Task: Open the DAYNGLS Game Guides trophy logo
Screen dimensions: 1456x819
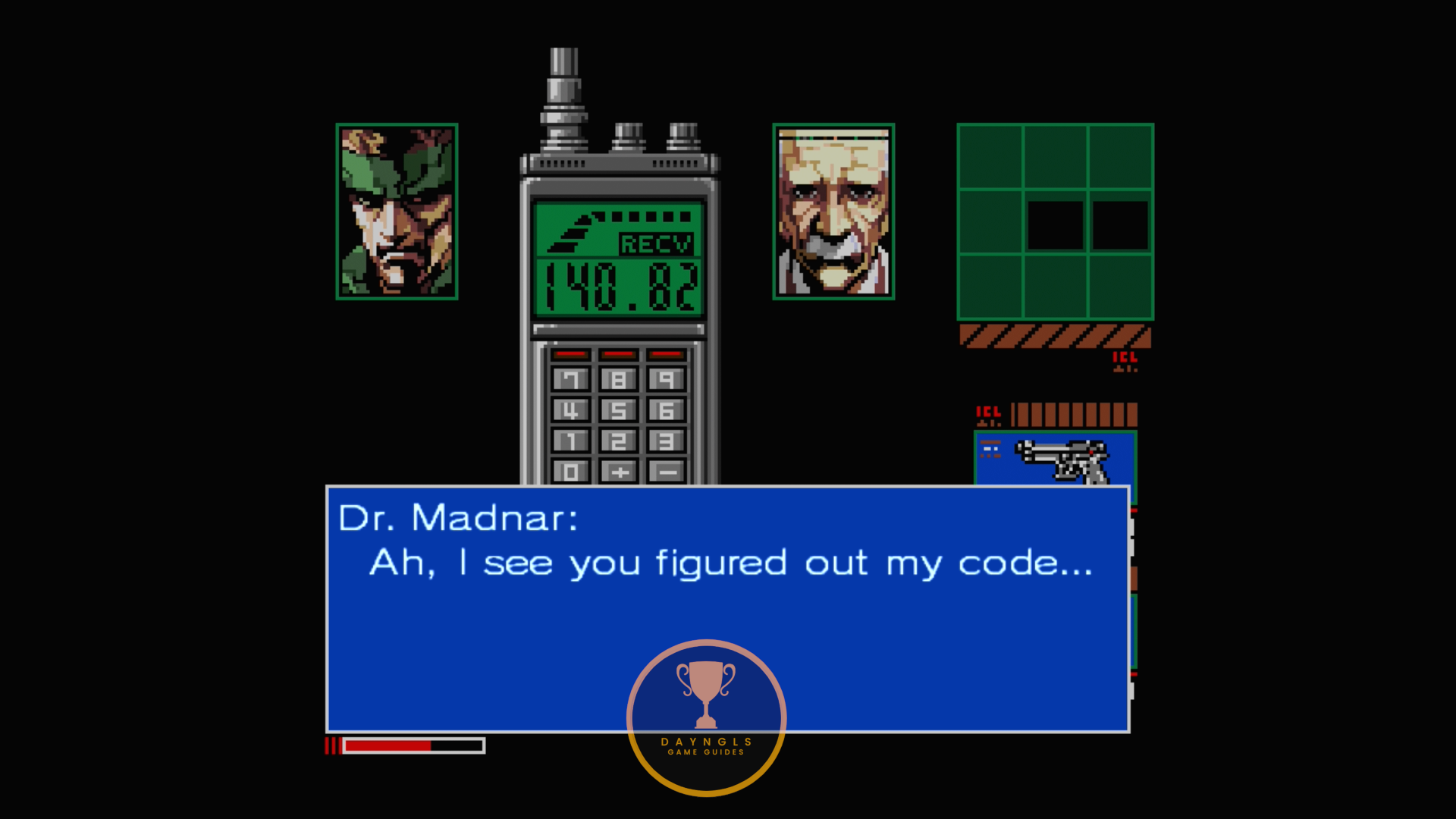Action: (x=706, y=717)
